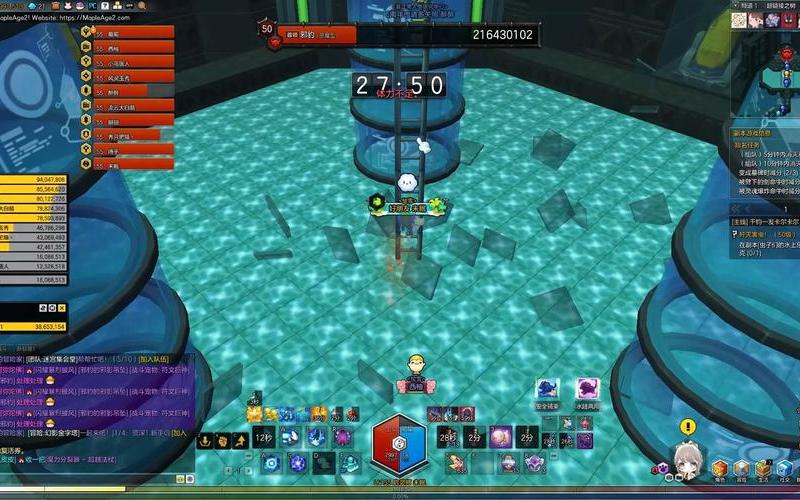This screenshot has height=500, width=800.
Task: Select party member 龙云大白鲸 in the party list
Action: tap(127, 105)
